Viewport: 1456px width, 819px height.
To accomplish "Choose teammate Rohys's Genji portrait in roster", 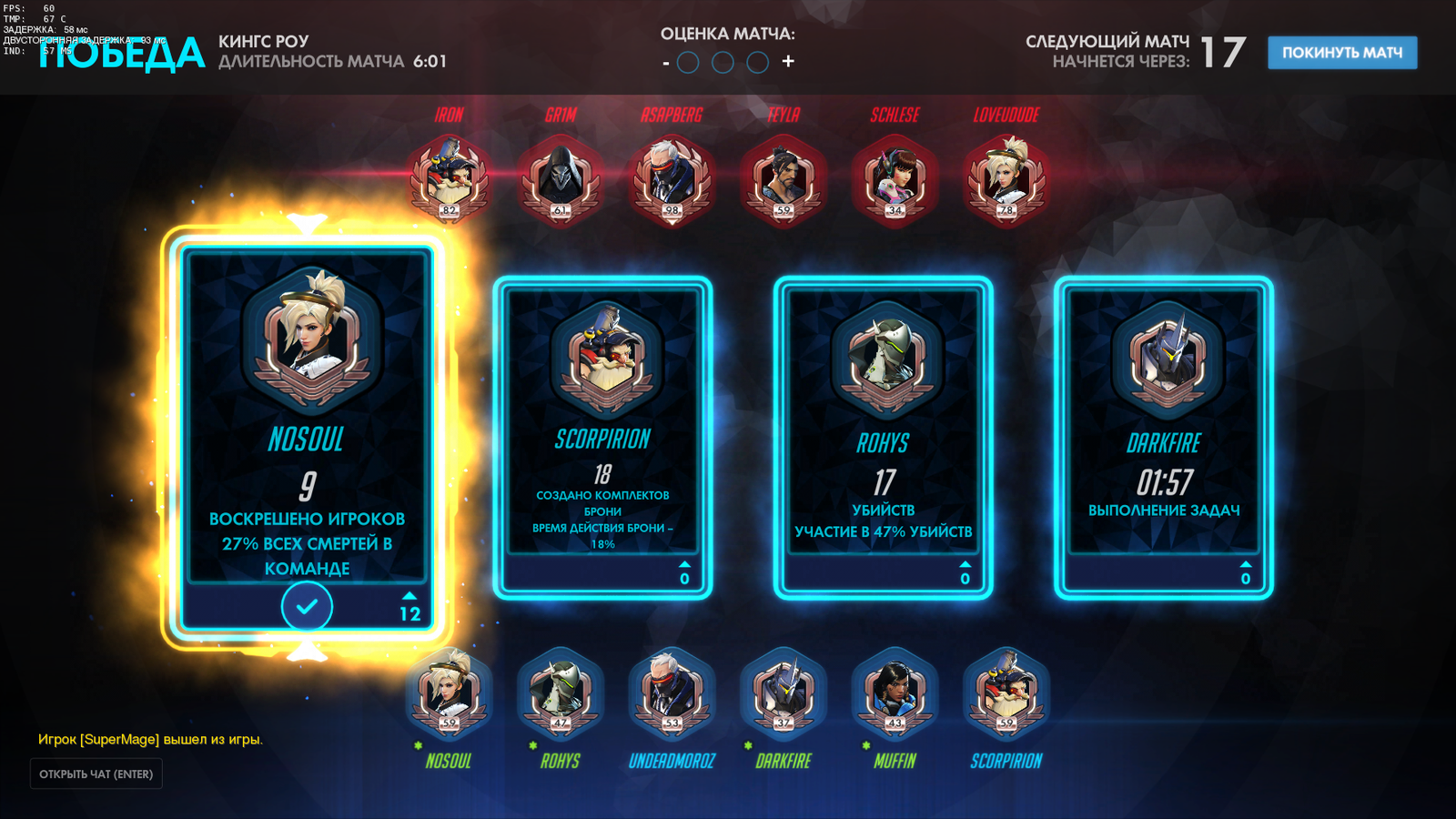I will click(561, 693).
